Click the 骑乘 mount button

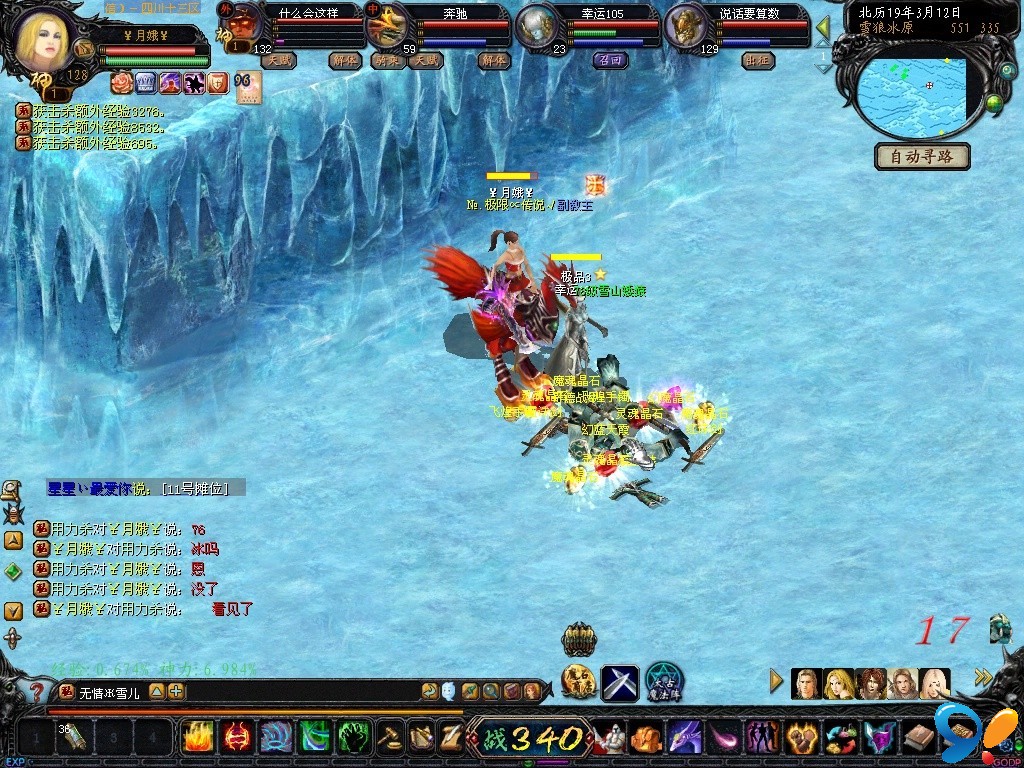[386, 60]
